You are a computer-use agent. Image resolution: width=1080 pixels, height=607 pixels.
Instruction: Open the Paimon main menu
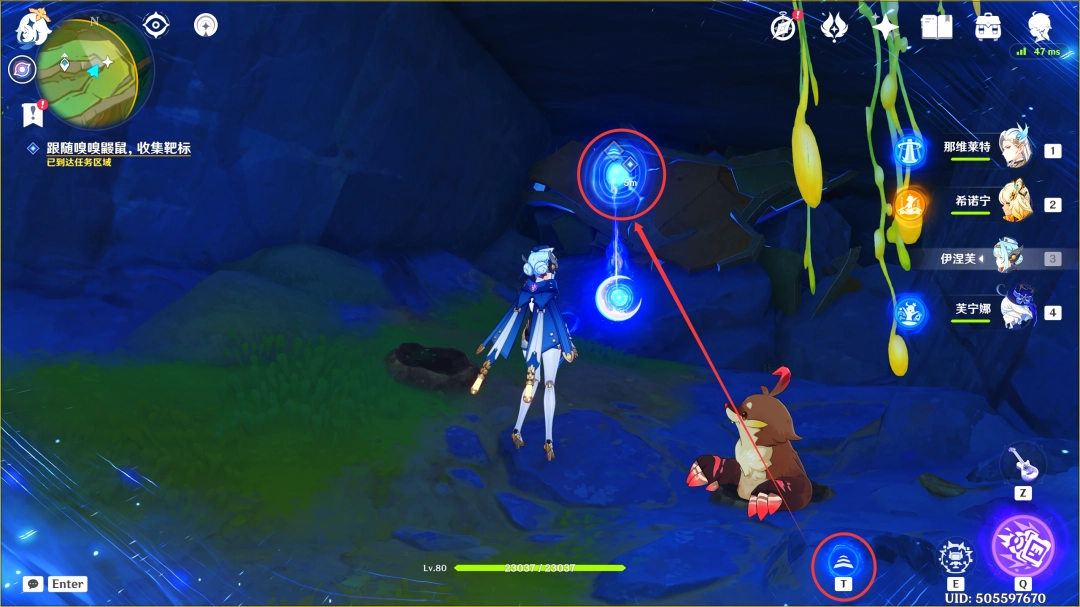click(32, 27)
